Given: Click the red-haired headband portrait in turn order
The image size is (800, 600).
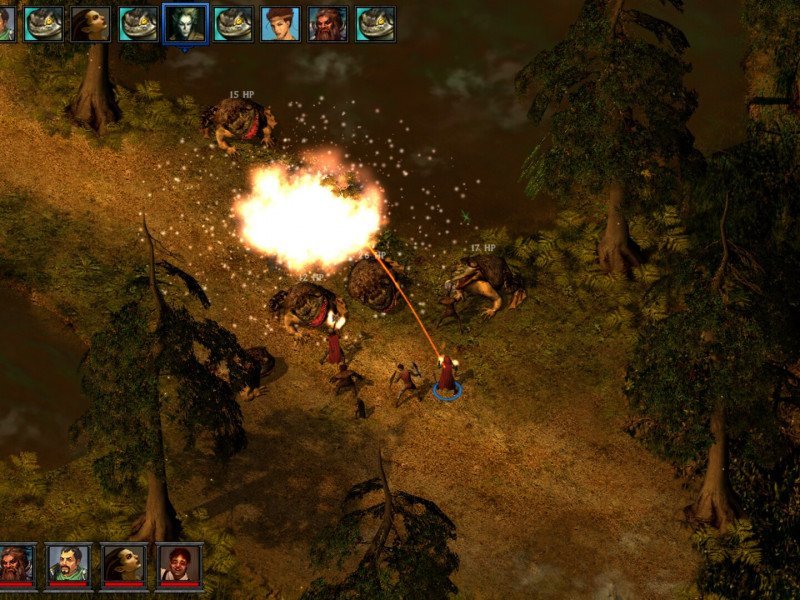Looking at the screenshot, I should 280,23.
